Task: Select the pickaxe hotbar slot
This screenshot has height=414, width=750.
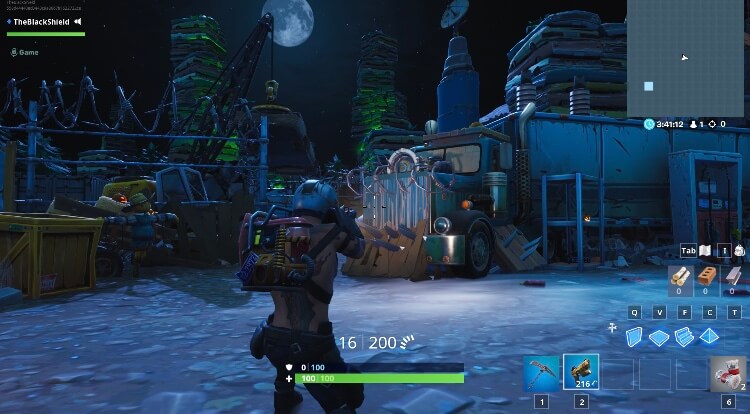Action: (x=542, y=372)
